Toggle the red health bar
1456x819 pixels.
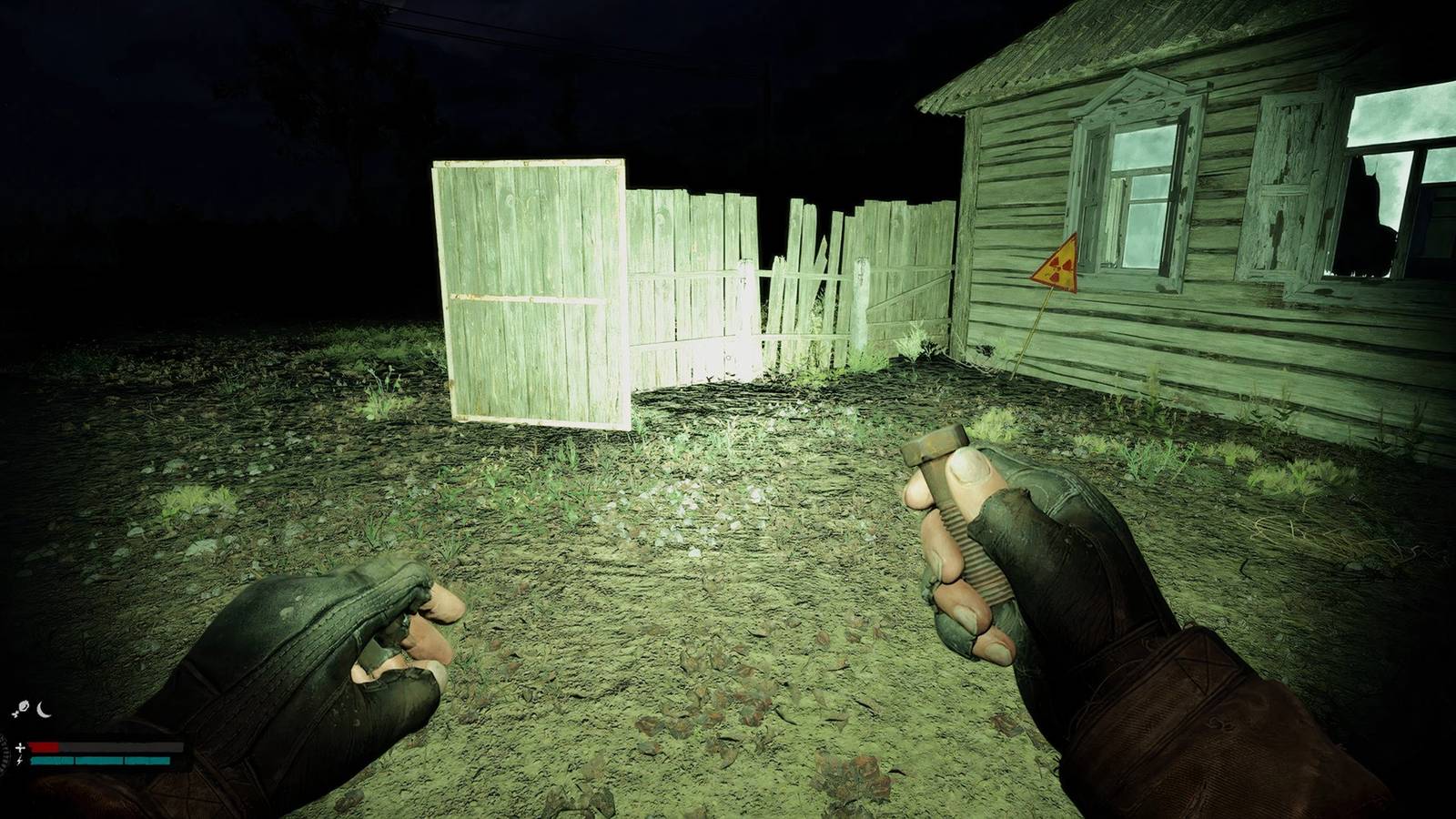tap(44, 747)
